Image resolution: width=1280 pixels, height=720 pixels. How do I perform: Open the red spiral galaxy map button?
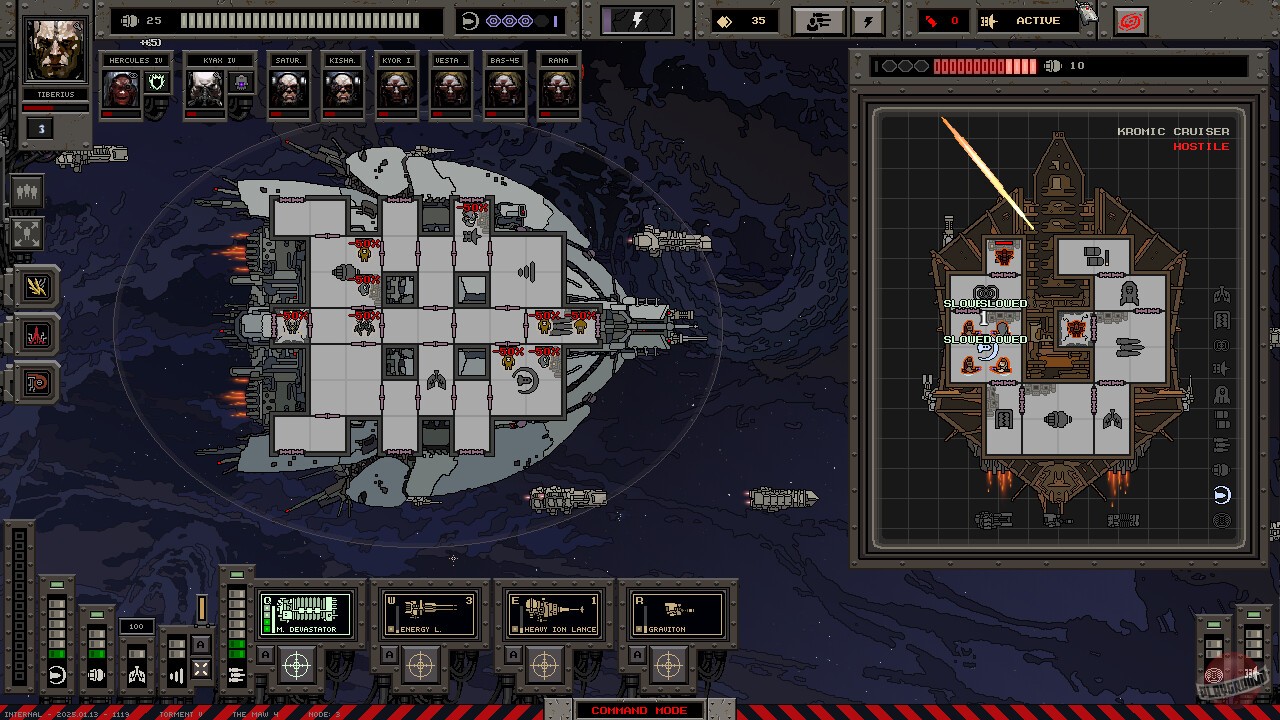point(1130,21)
